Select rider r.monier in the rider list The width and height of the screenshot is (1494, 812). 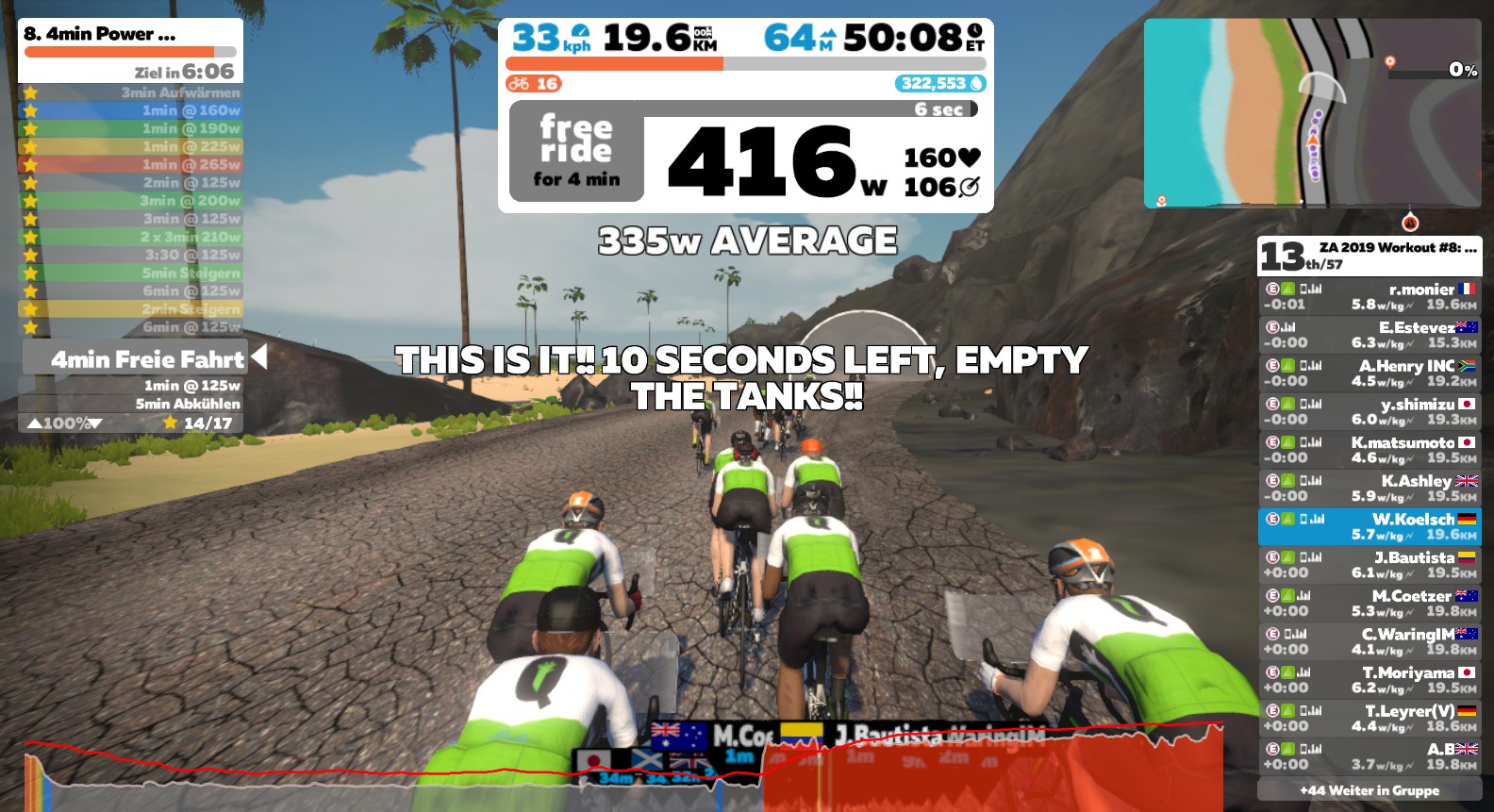coord(1369,297)
